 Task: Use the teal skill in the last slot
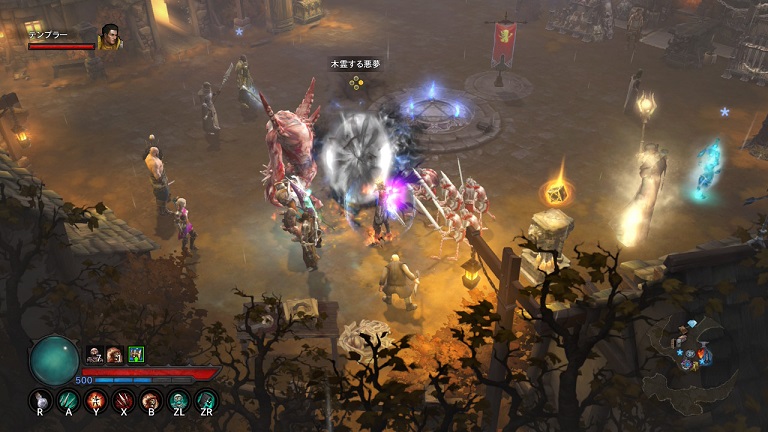pyautogui.click(x=206, y=400)
